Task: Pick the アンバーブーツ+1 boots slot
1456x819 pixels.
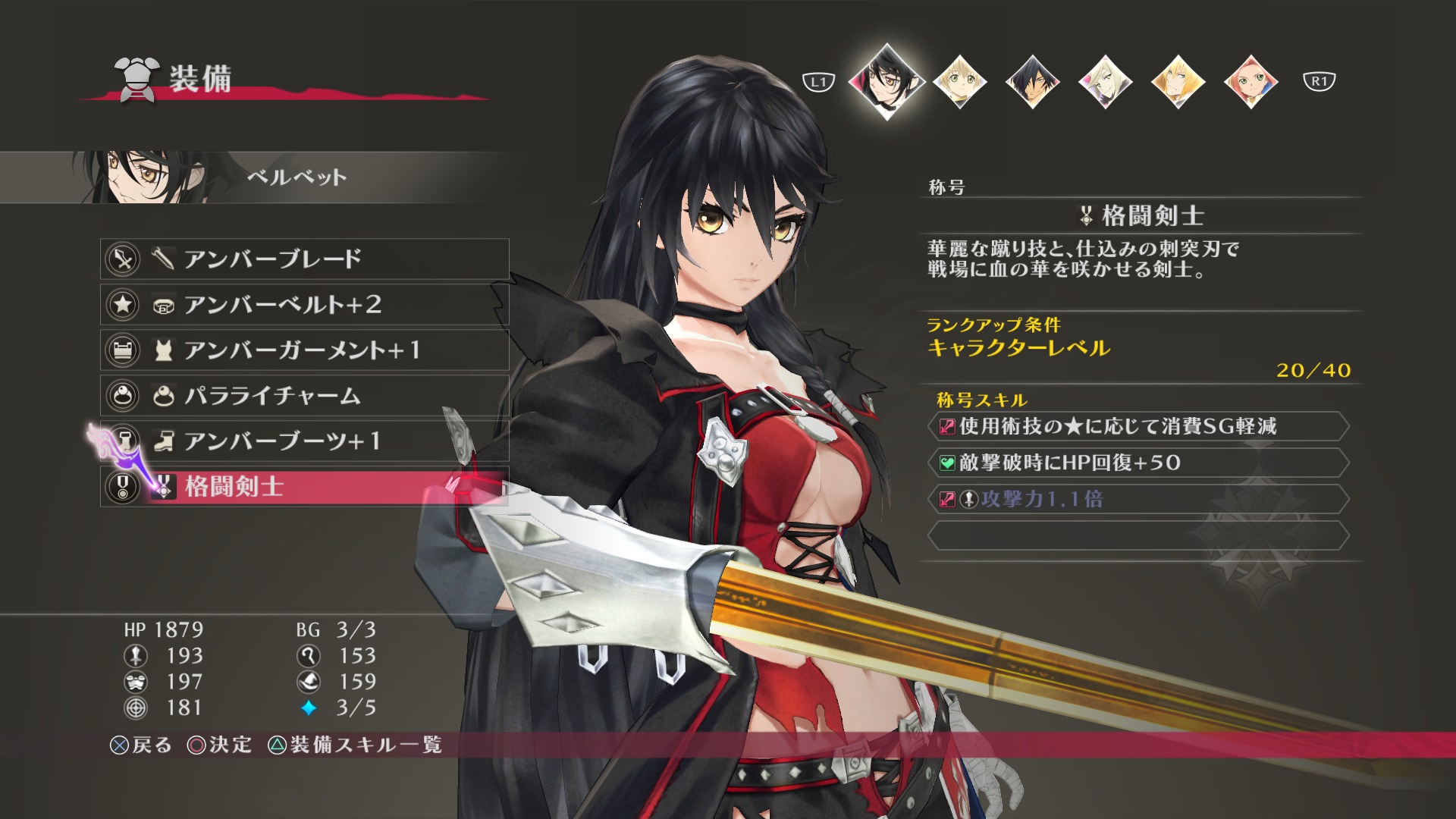Action: pos(303,441)
